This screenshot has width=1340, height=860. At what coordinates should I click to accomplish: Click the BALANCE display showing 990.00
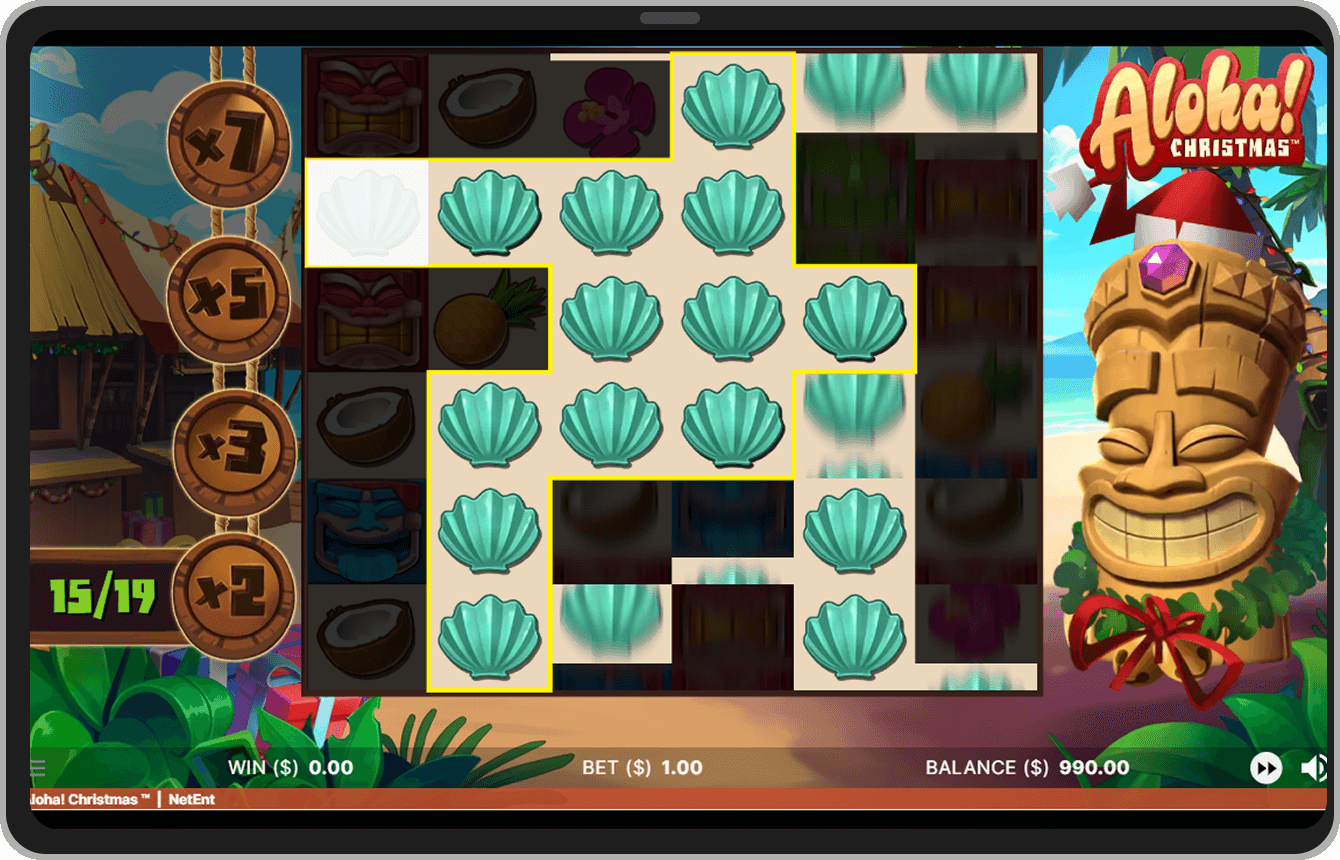point(1020,767)
